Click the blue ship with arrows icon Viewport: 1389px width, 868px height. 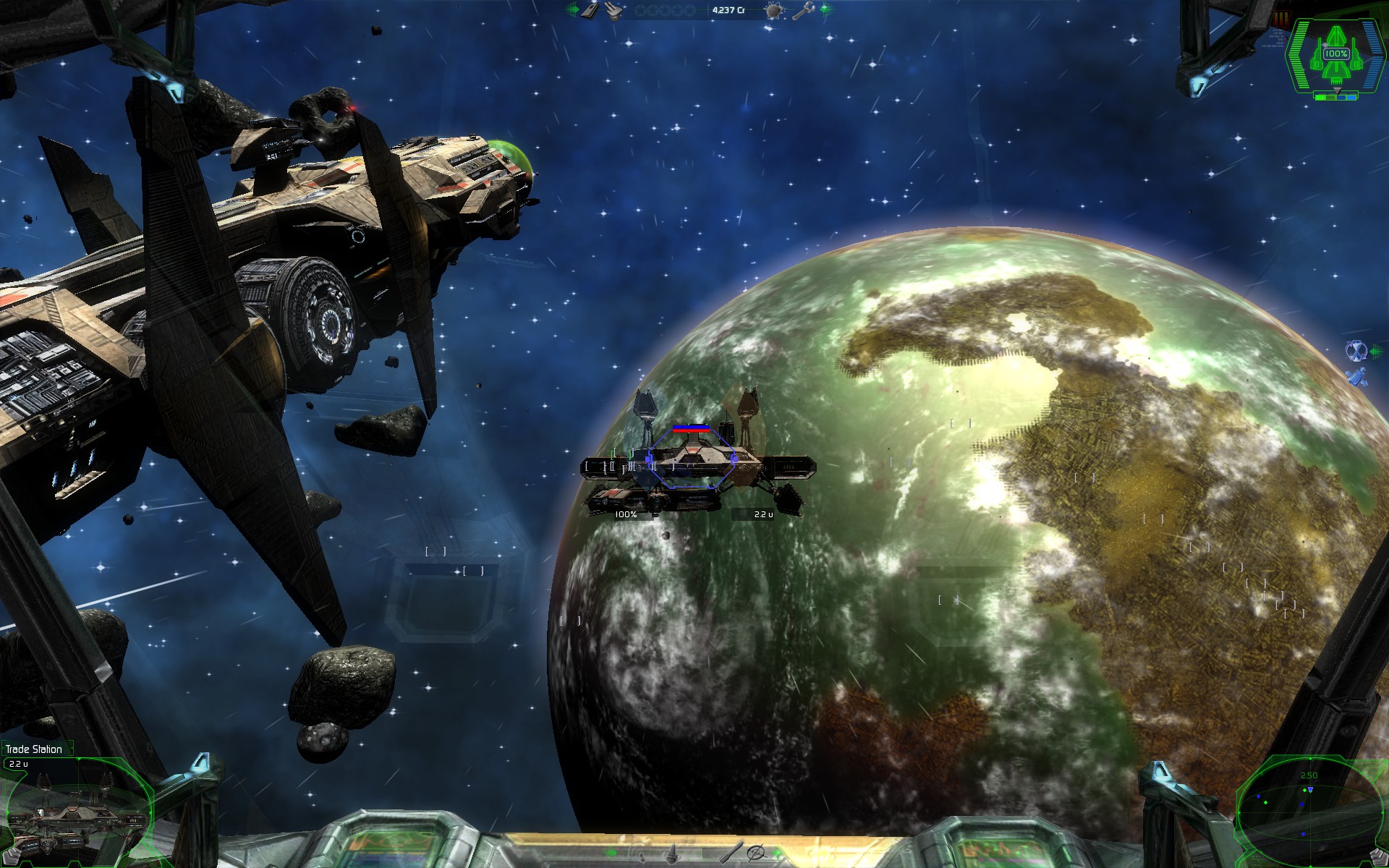[1355, 377]
